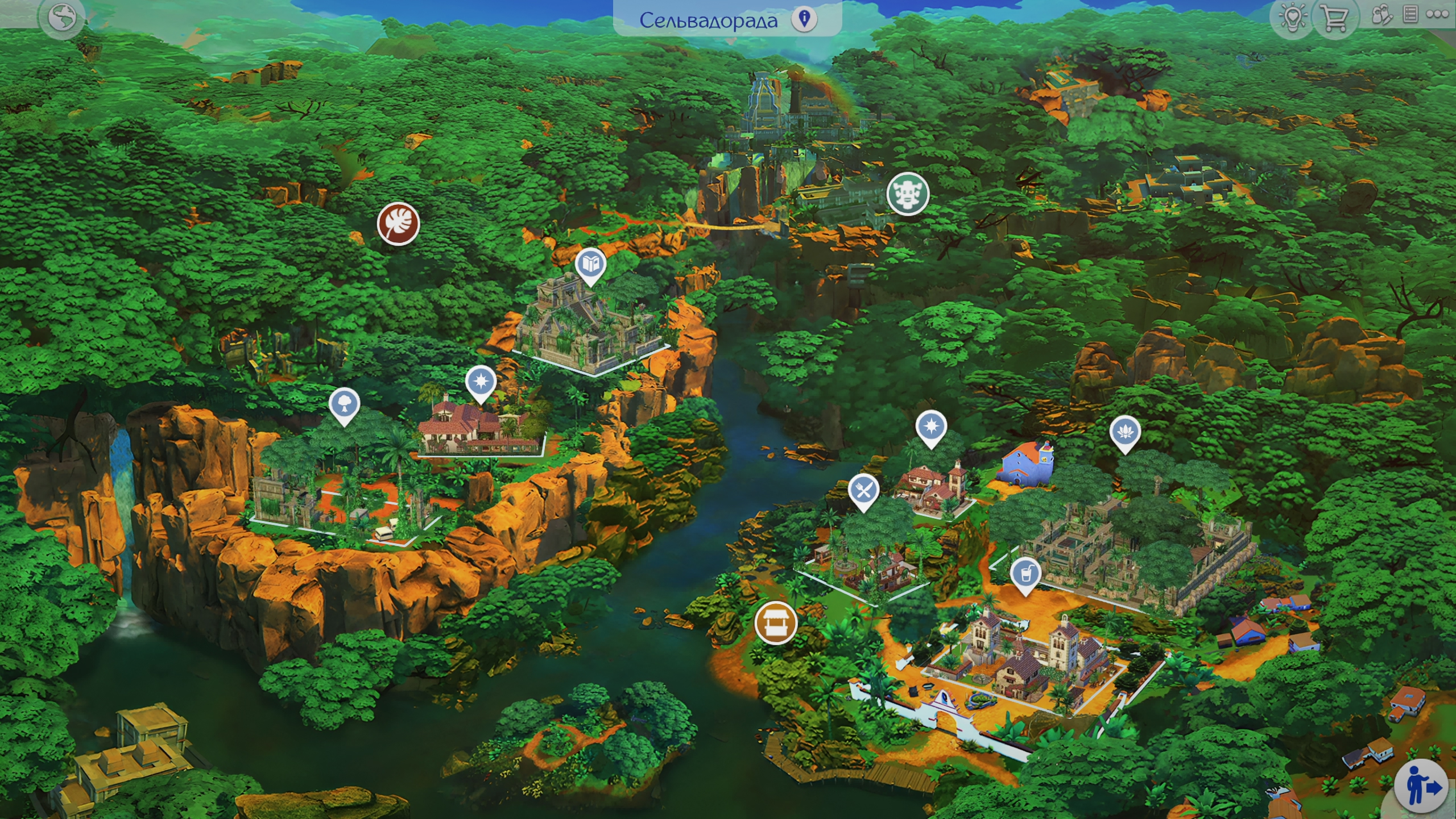
Task: Open the three-dots options menu
Action: (1437, 15)
